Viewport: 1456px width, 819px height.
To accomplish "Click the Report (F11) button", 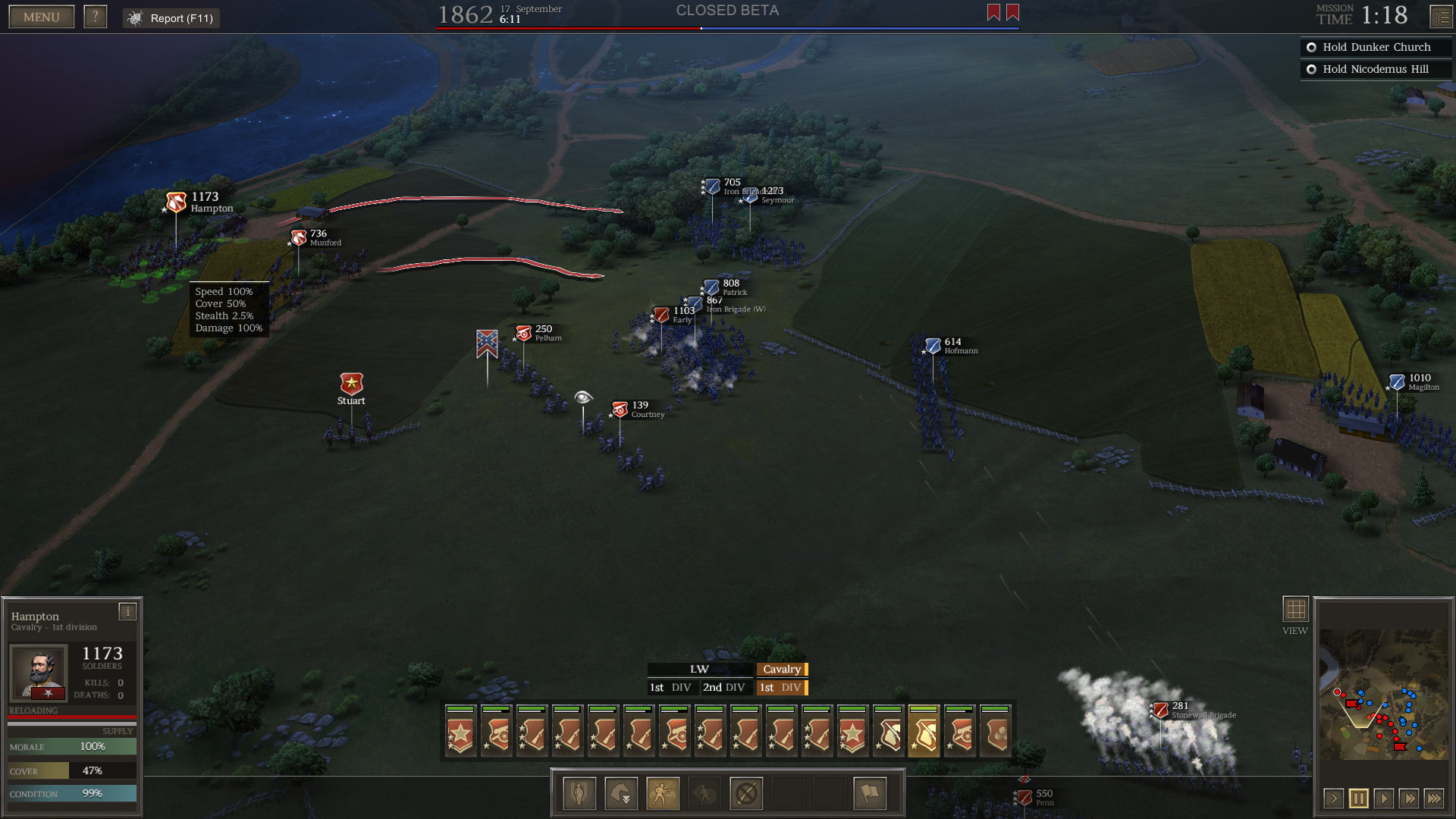I will pos(171,18).
